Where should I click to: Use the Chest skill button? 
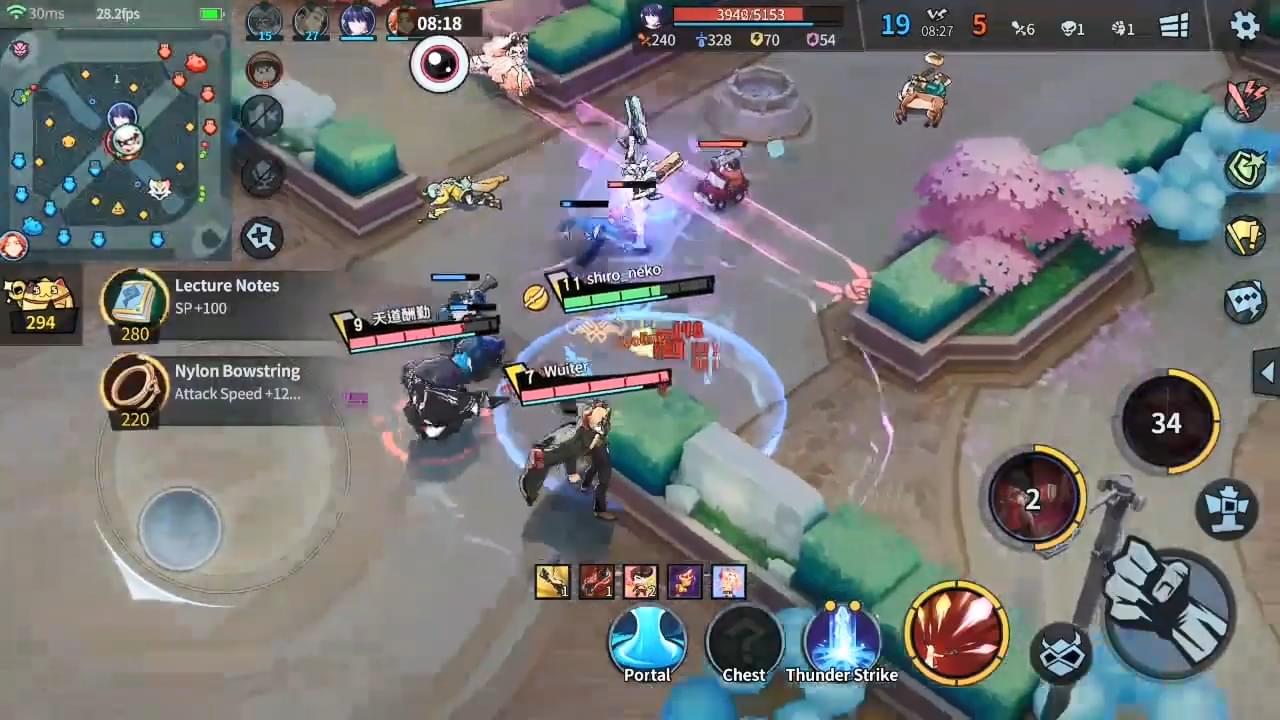744,642
